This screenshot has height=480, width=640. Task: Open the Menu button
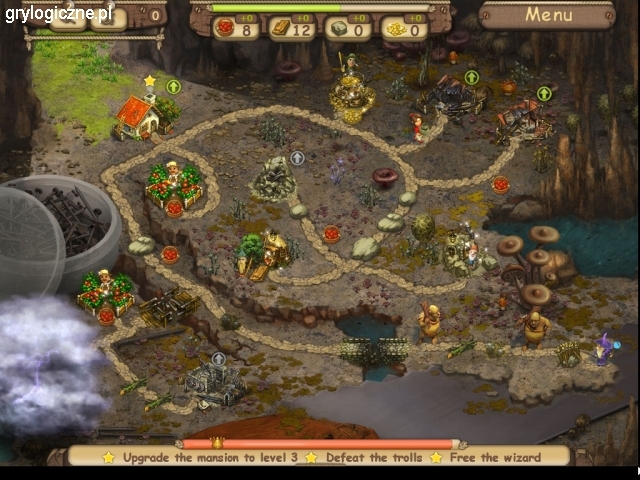point(548,15)
